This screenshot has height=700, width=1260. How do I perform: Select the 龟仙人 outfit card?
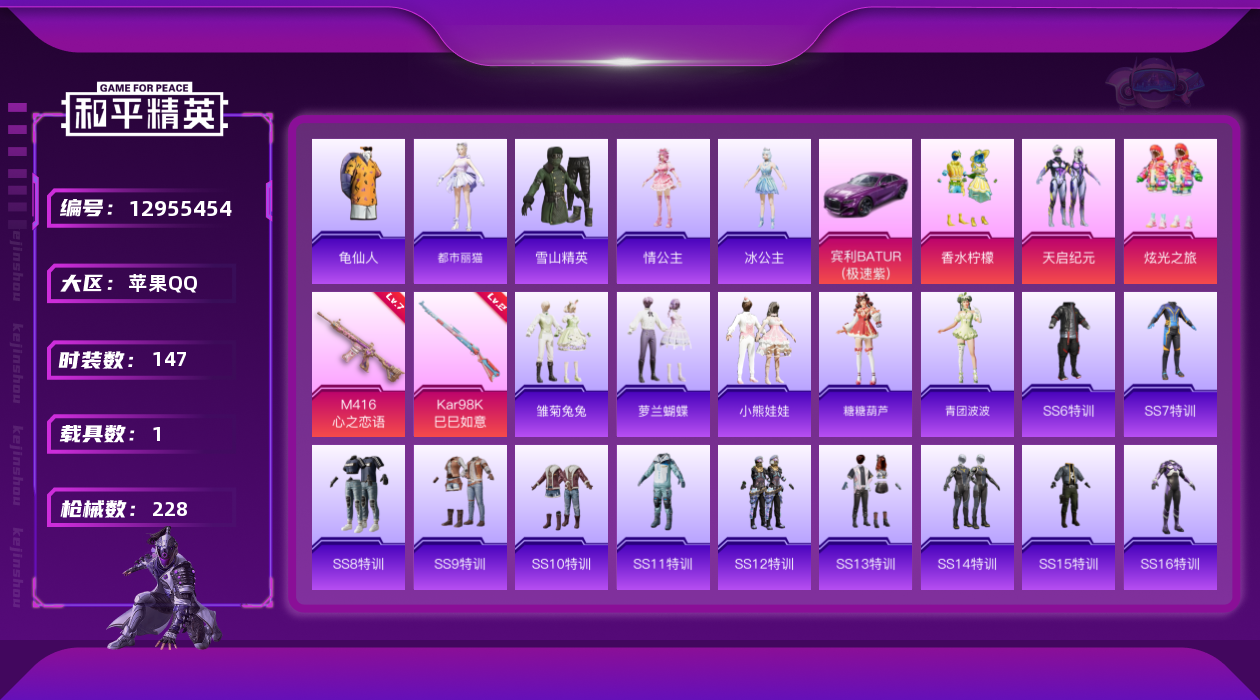[x=358, y=211]
